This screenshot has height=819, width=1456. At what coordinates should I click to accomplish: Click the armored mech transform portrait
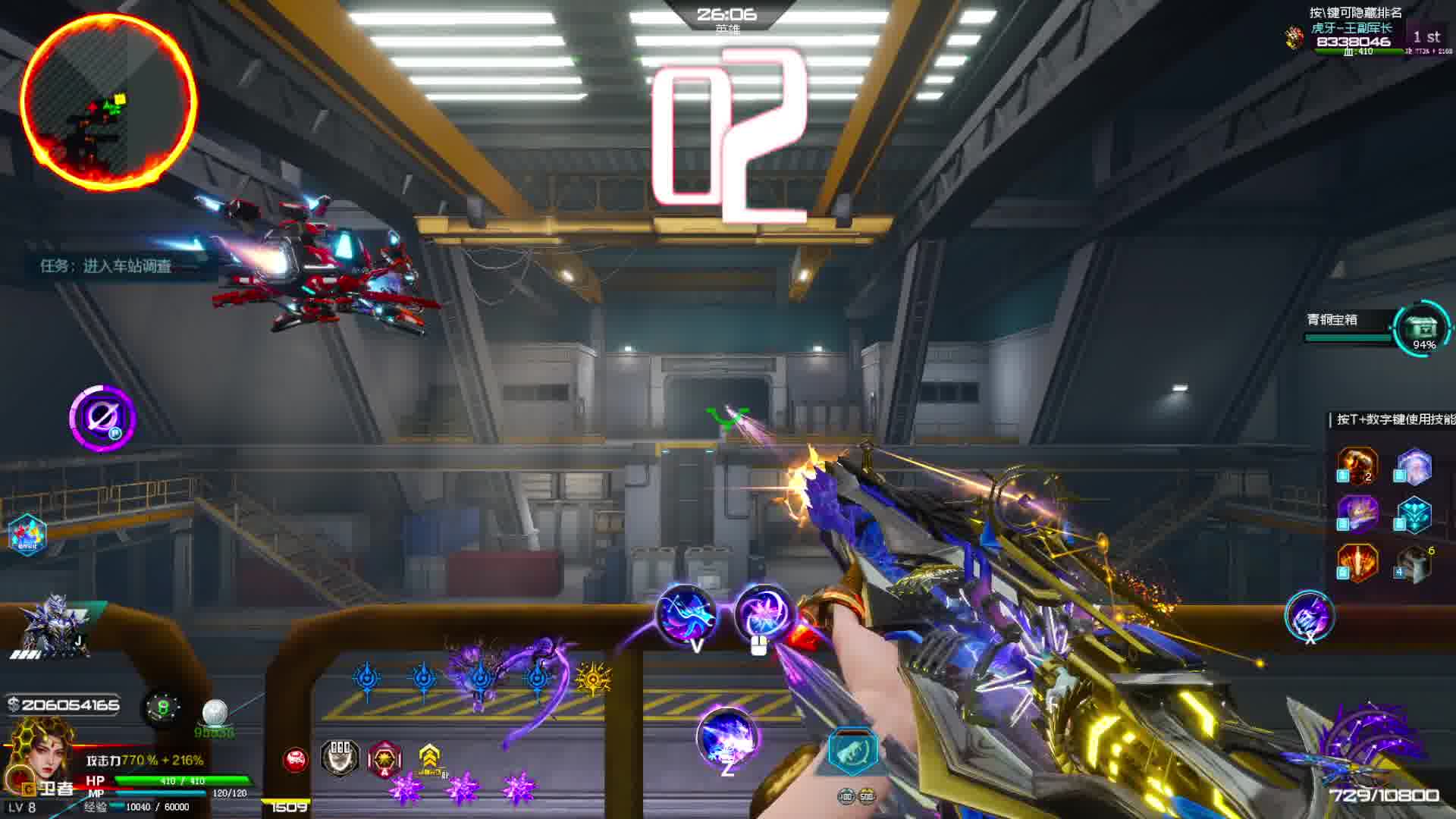click(x=55, y=626)
